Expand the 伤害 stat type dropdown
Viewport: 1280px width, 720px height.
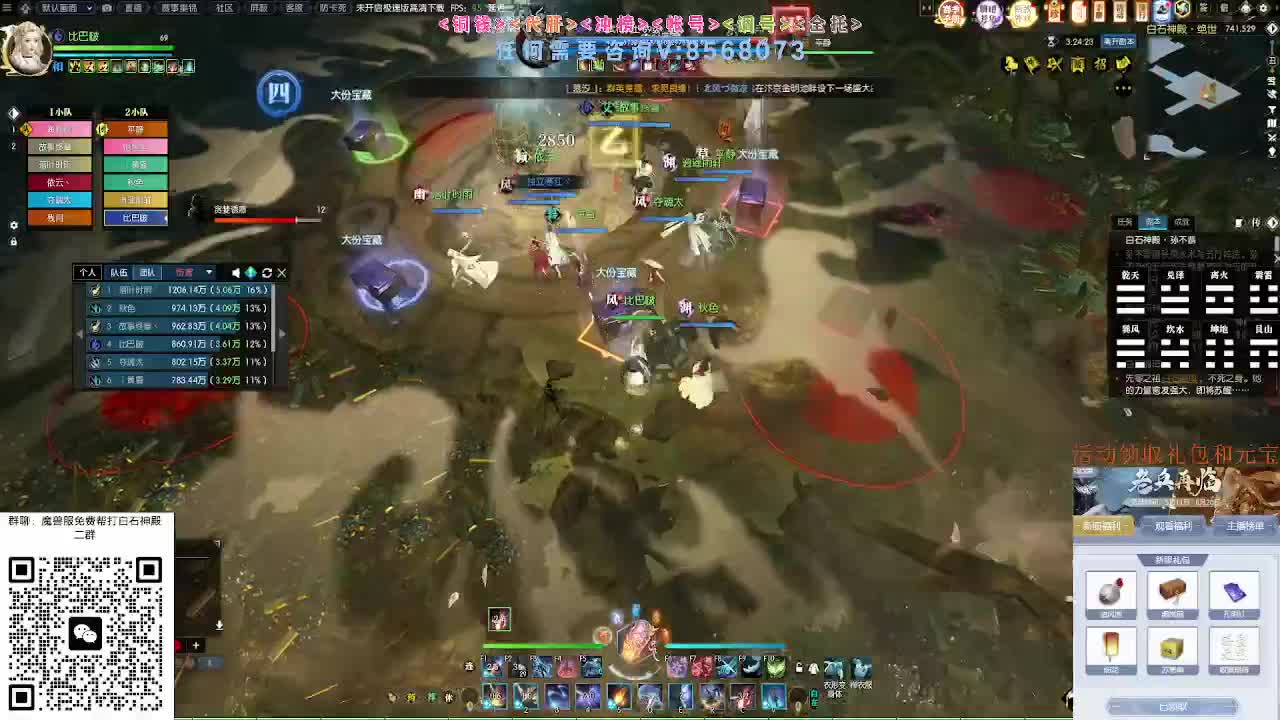coord(208,272)
